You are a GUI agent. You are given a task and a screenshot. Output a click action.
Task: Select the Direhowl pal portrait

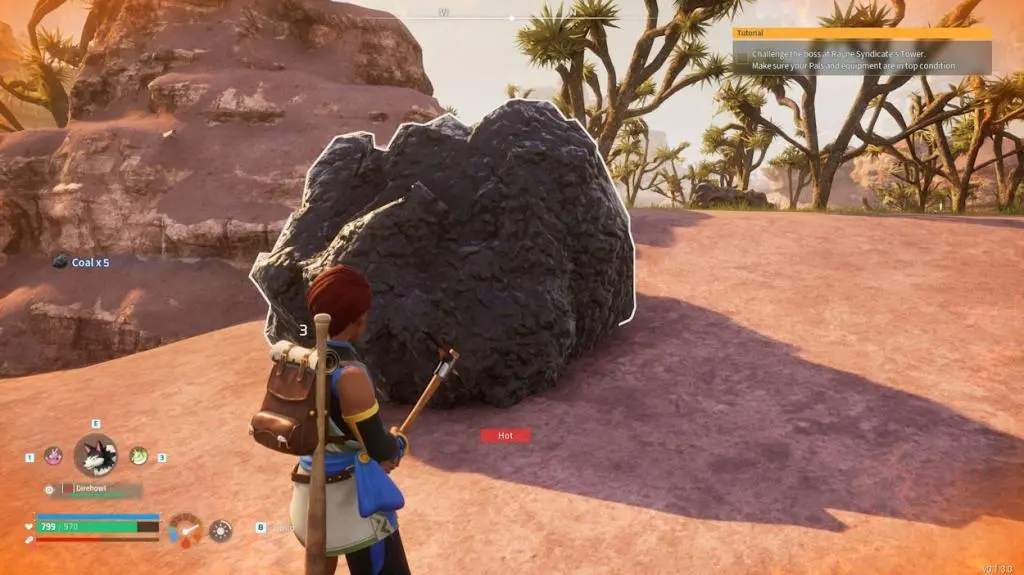(95, 456)
